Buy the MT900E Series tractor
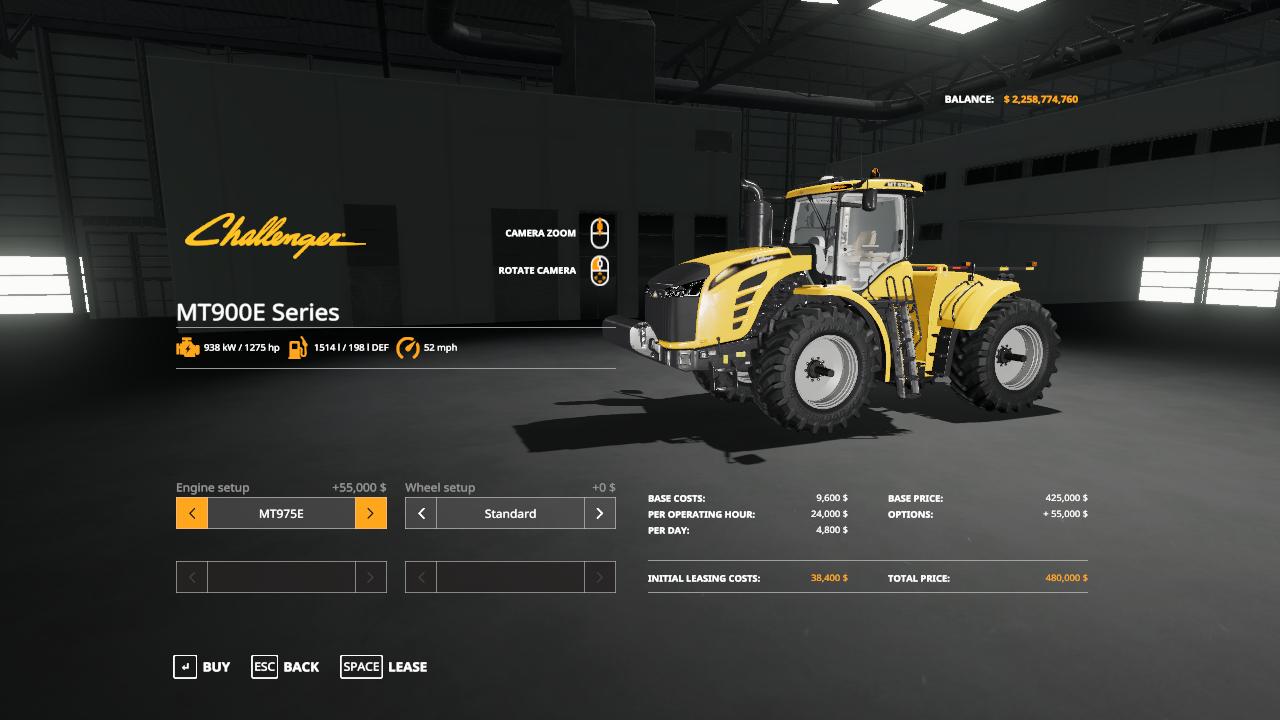Image resolution: width=1280 pixels, height=720 pixels. 202,667
